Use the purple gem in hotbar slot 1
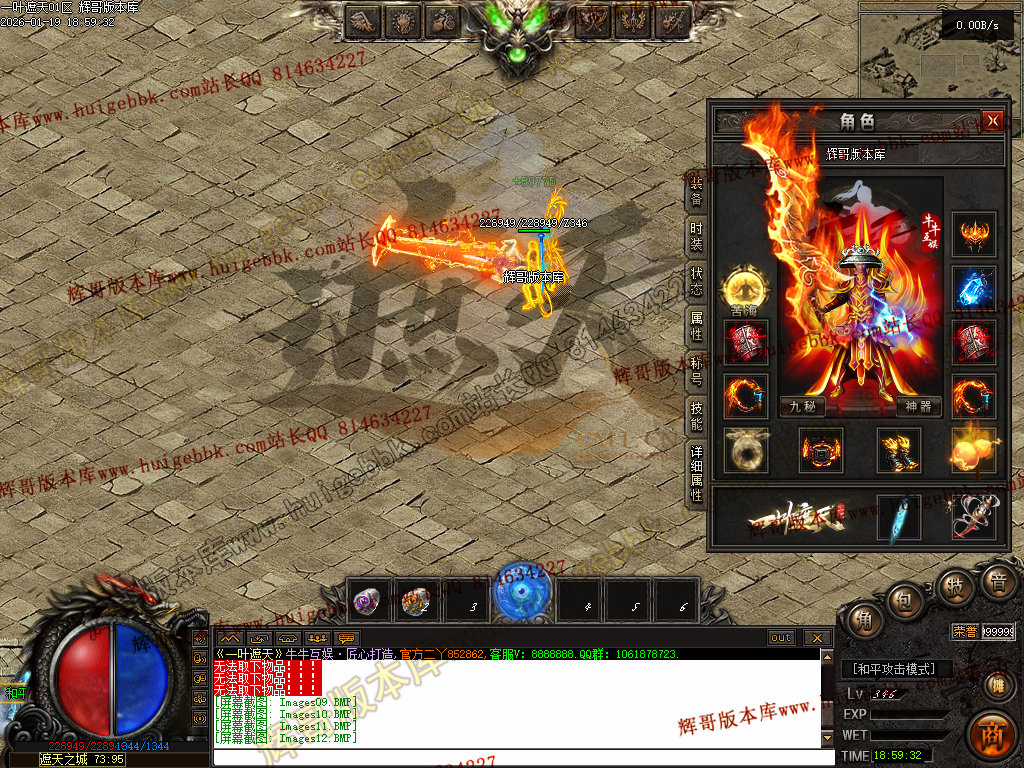Image resolution: width=1024 pixels, height=768 pixels. click(369, 600)
